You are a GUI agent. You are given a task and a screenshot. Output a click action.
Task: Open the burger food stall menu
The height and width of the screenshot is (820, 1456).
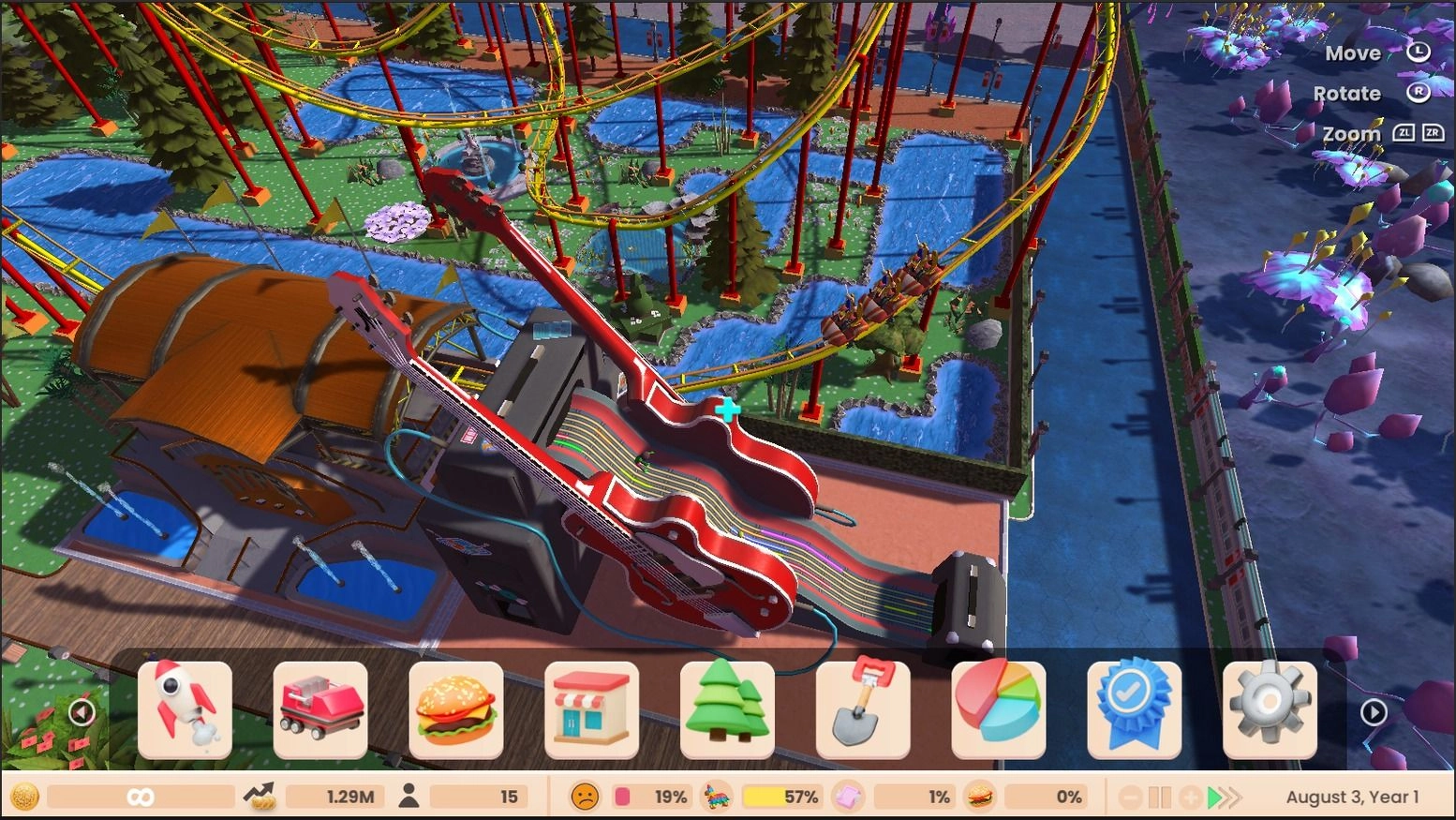click(x=456, y=710)
